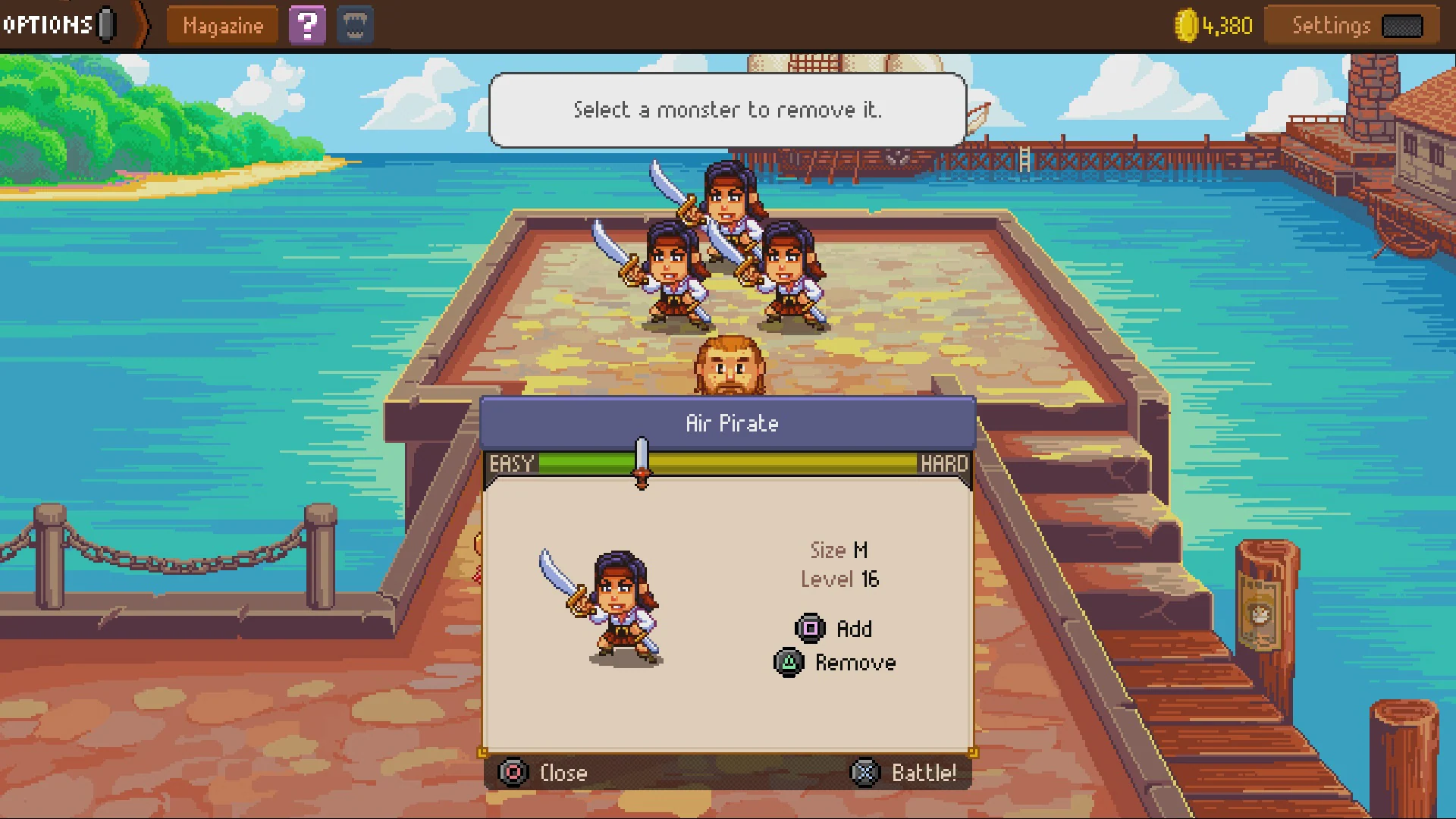This screenshot has width=1456, height=819.
Task: Open the purple question mark help icon
Action: [308, 25]
